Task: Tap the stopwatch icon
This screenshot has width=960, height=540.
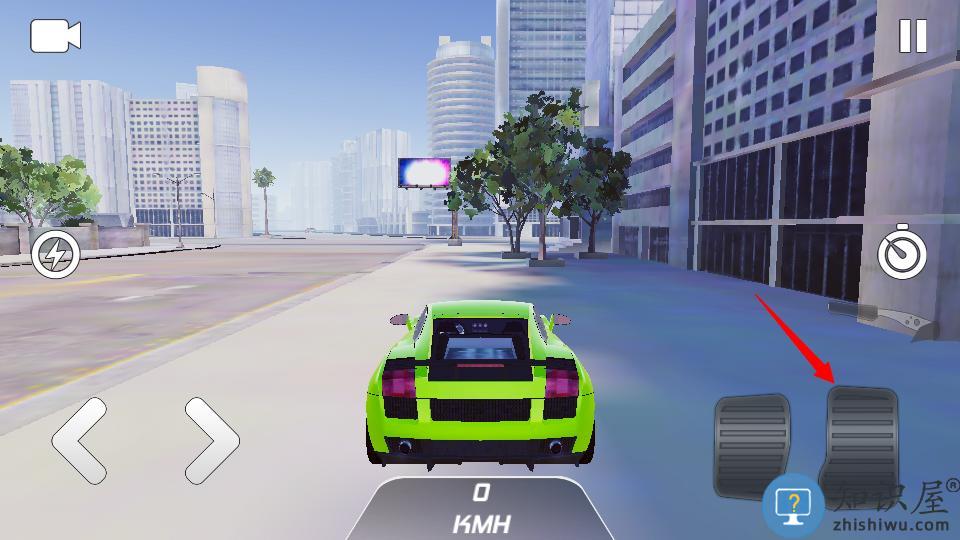Action: 901,255
